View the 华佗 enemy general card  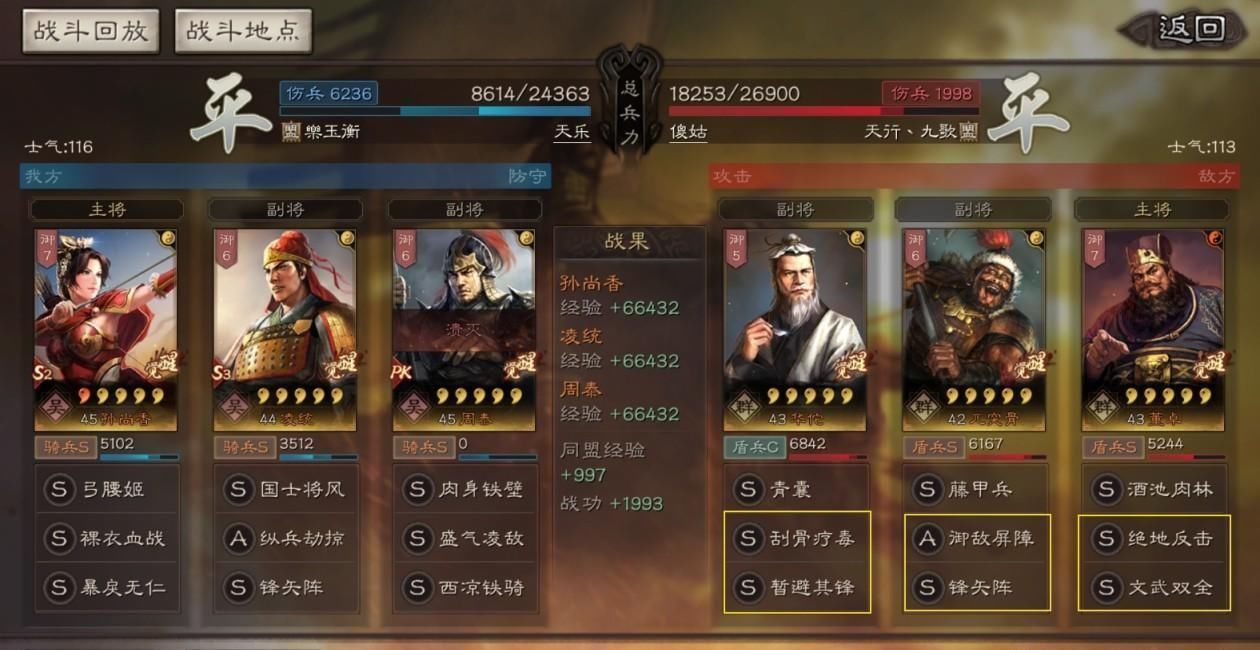[795, 330]
